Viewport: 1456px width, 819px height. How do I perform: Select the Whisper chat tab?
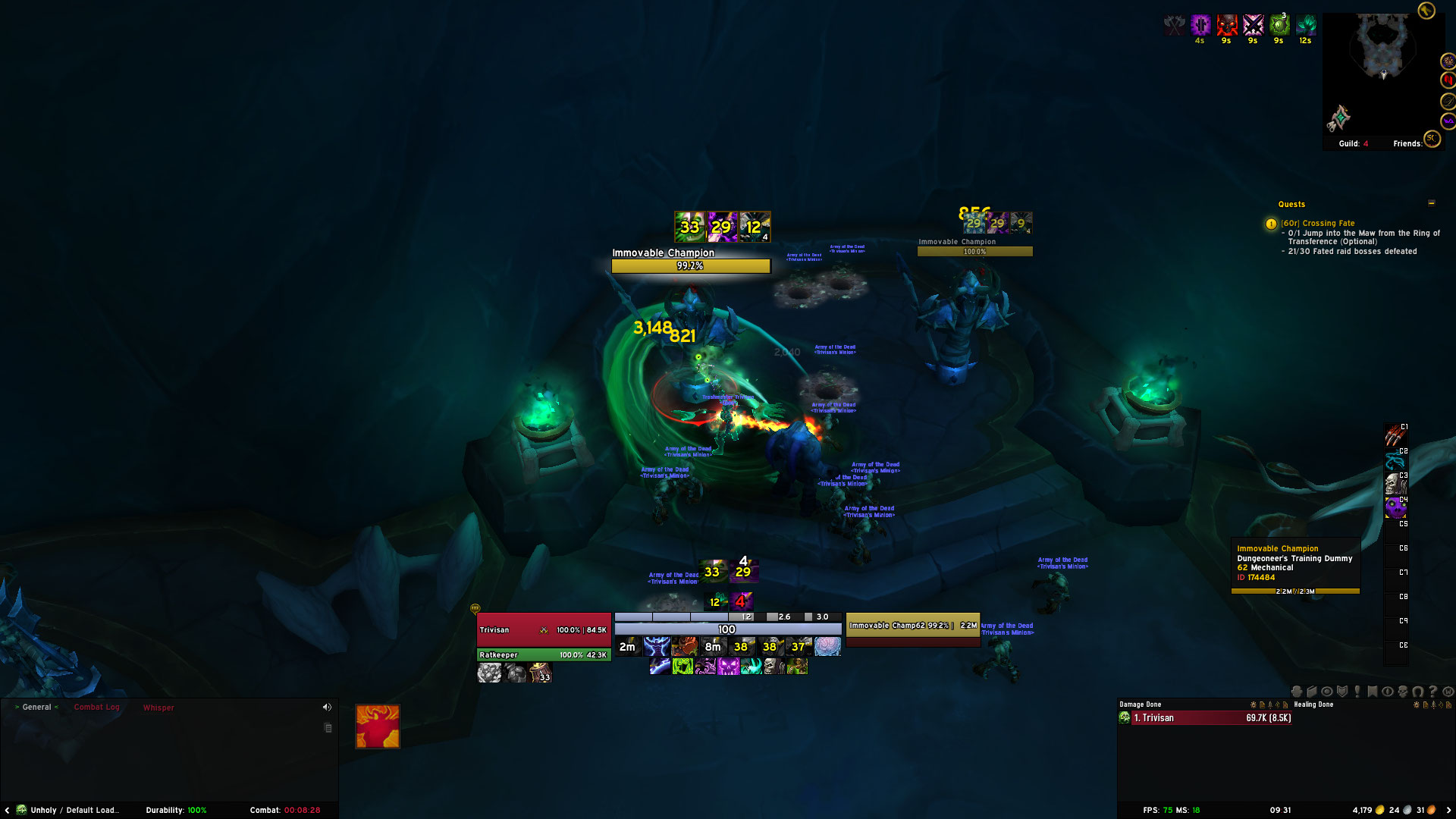[158, 708]
